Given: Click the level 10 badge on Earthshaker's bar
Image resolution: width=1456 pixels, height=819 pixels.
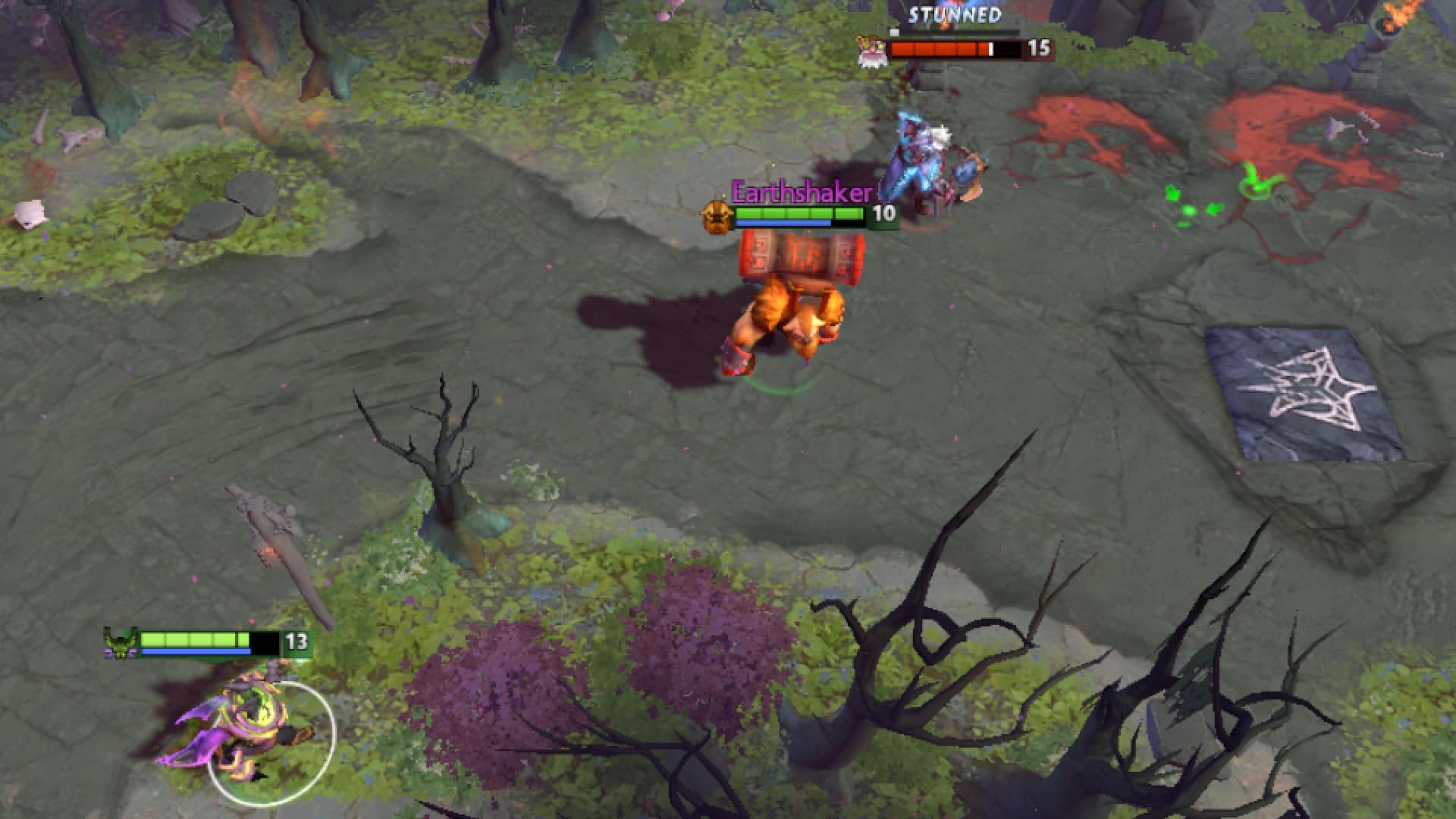Looking at the screenshot, I should point(885,213).
